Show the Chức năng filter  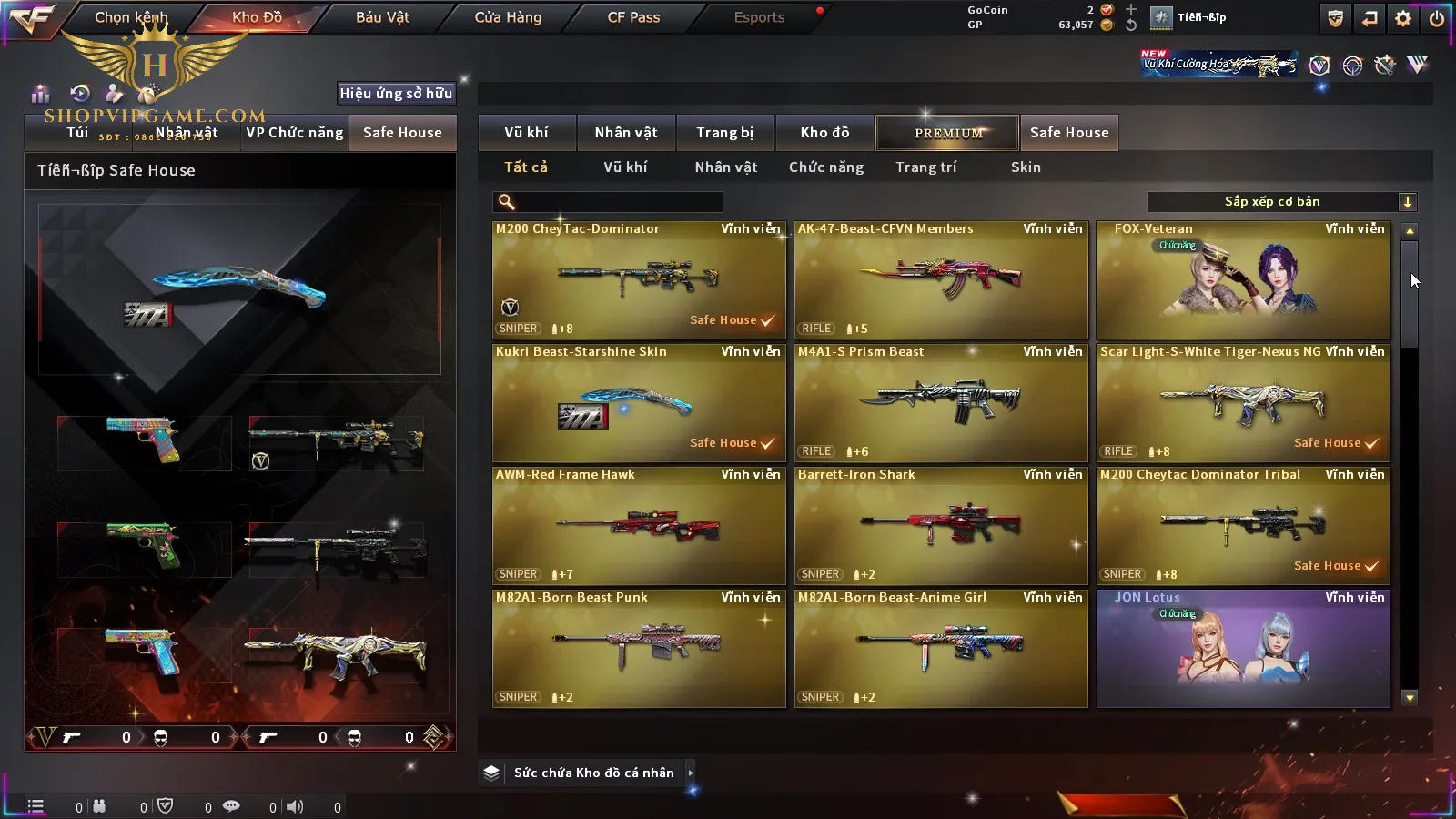pos(826,167)
